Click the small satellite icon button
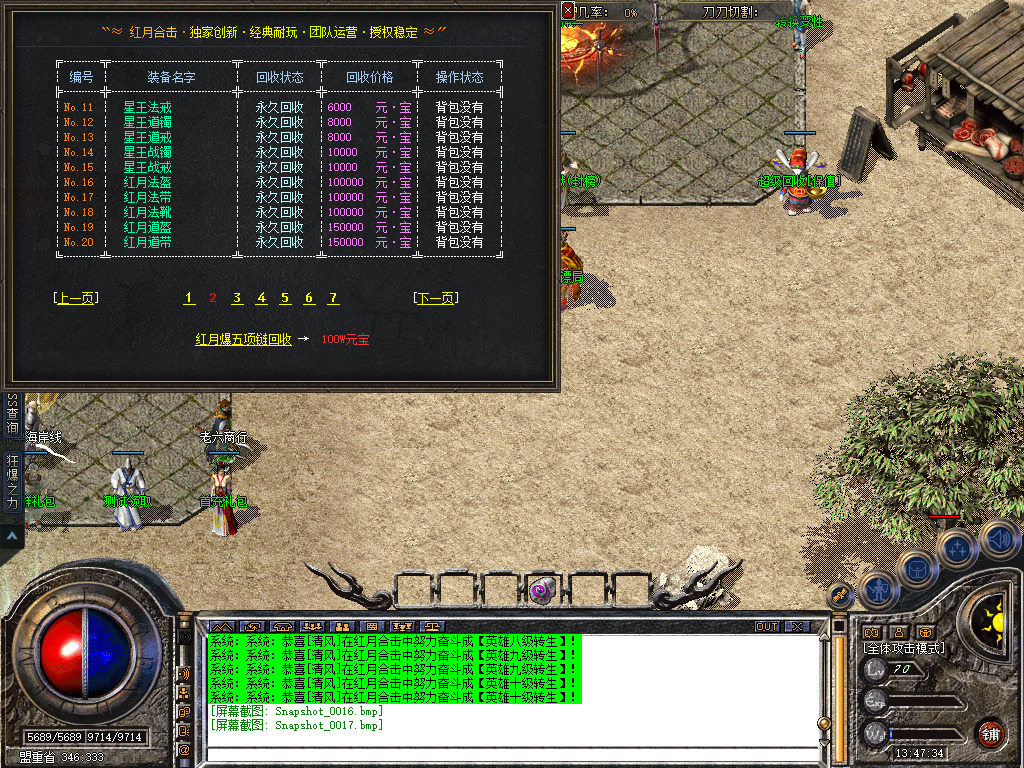Screen dimensions: 1024x768 (840, 597)
